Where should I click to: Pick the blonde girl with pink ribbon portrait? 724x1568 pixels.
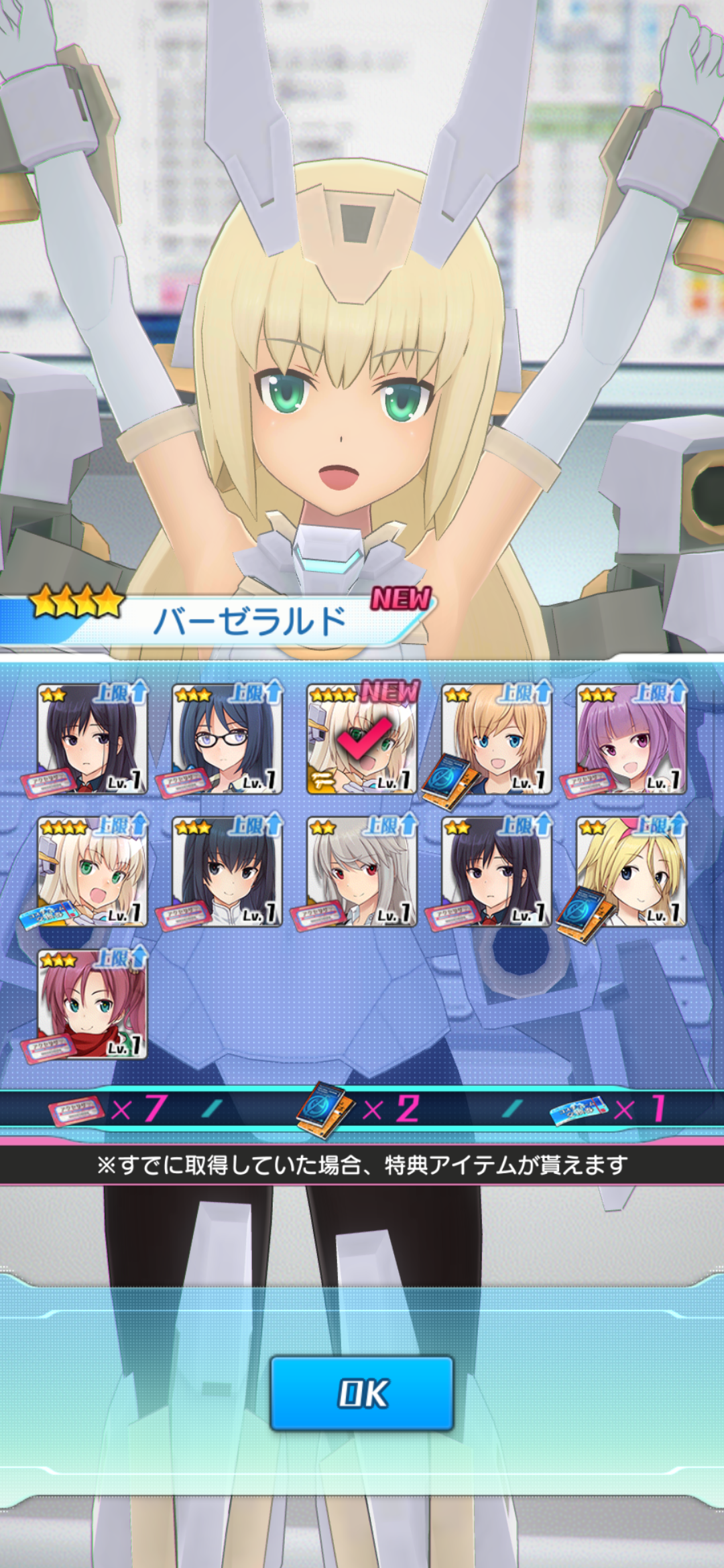tap(631, 872)
